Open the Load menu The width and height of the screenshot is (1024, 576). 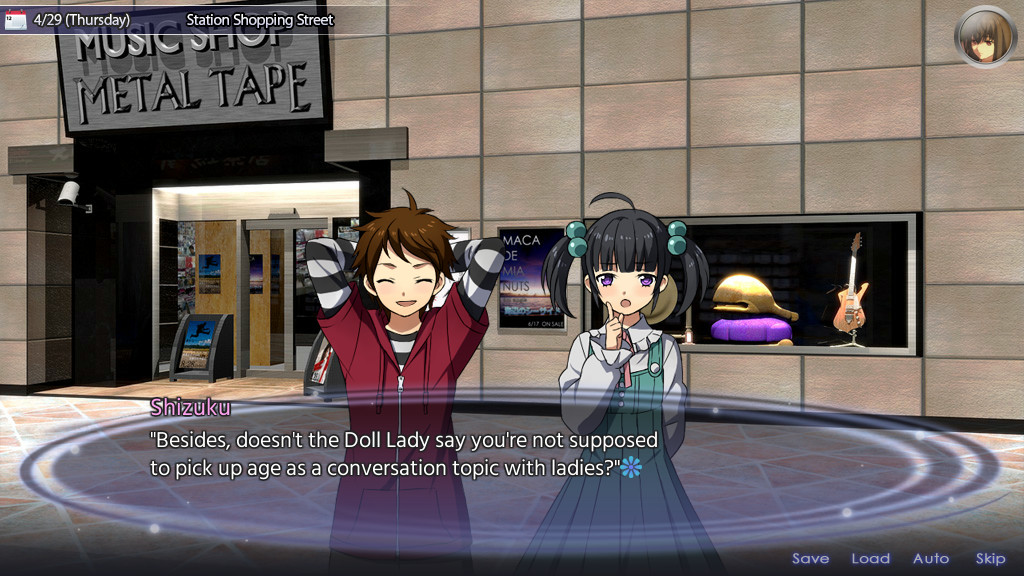(870, 559)
